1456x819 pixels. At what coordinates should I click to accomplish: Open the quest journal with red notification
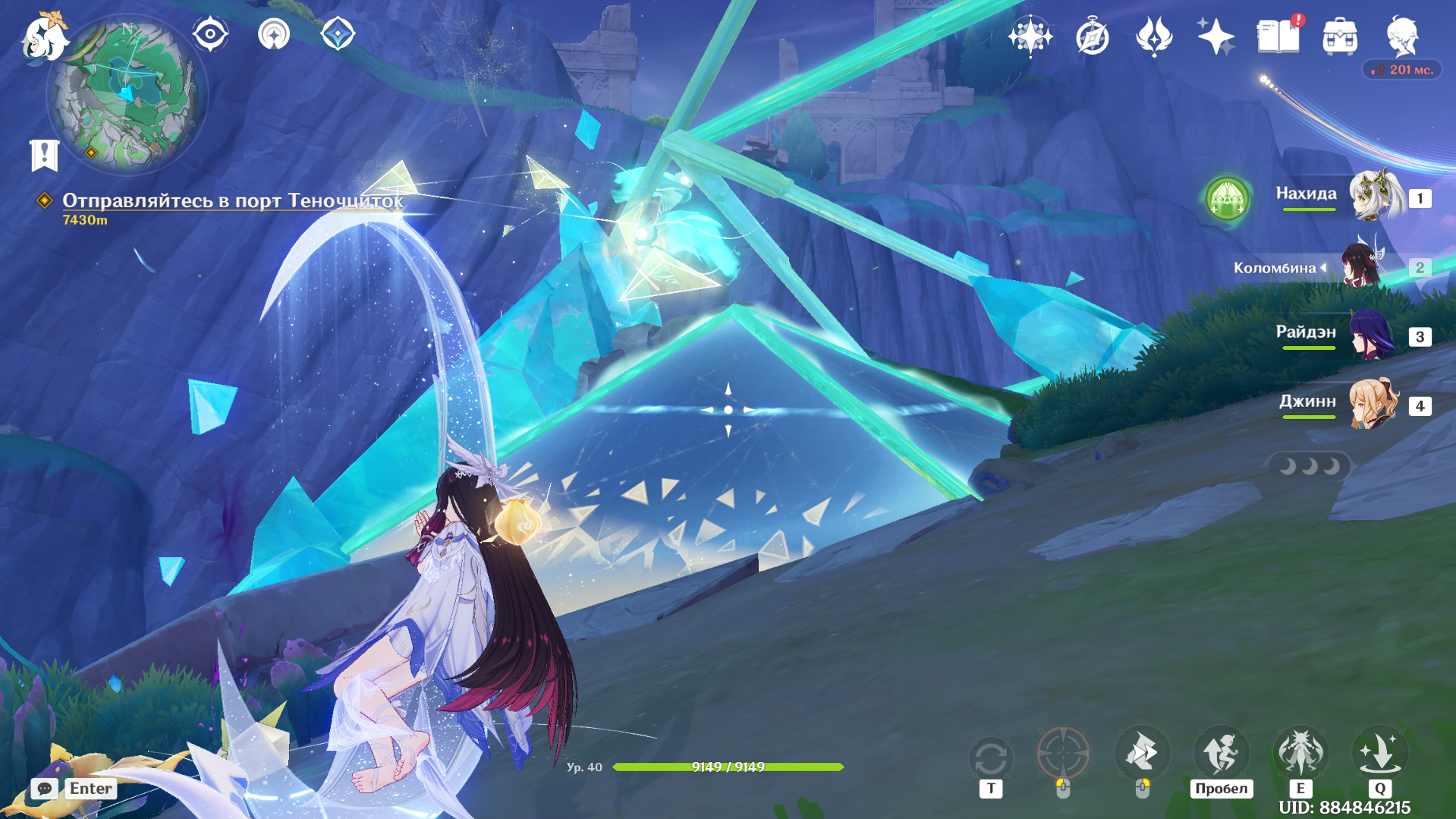click(x=1278, y=36)
